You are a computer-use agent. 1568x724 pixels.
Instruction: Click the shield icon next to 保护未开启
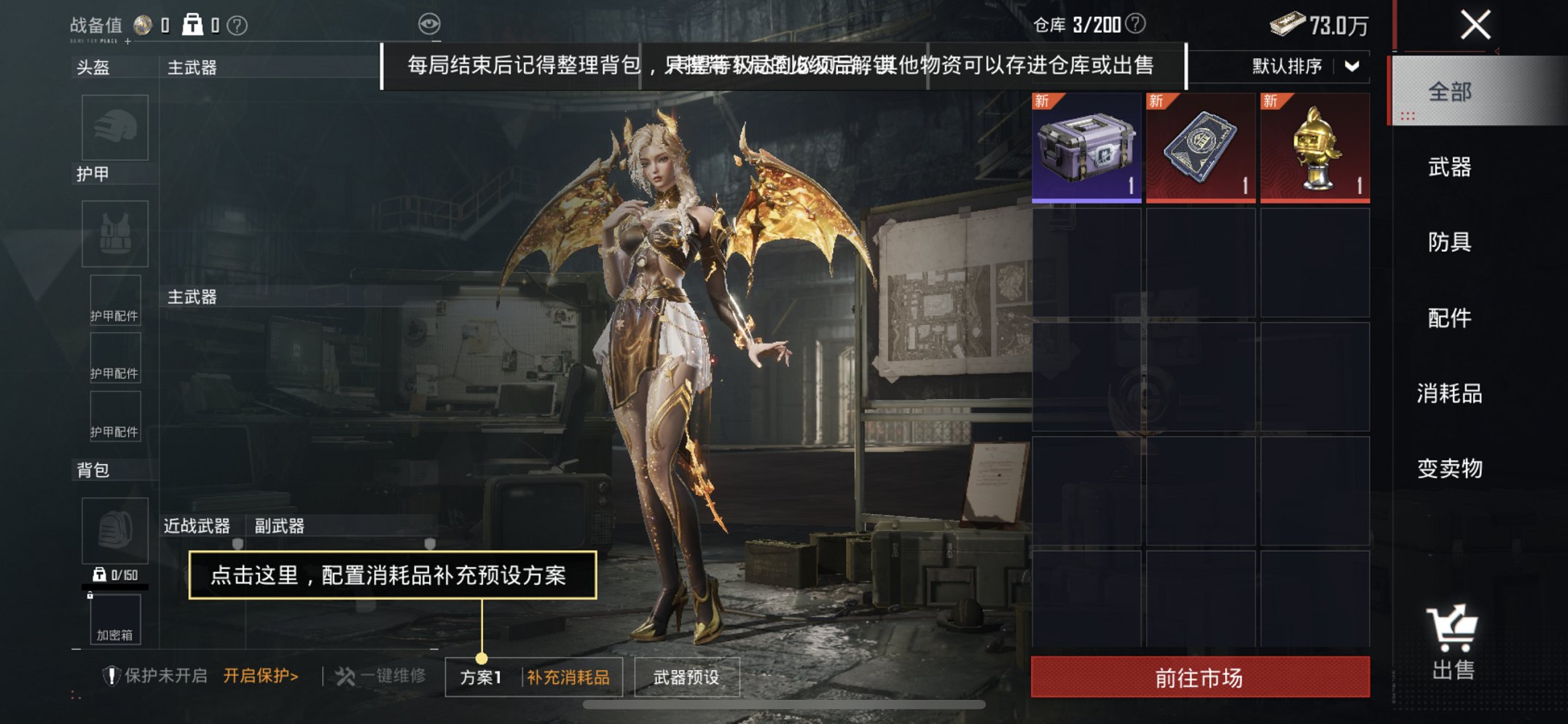[x=111, y=675]
